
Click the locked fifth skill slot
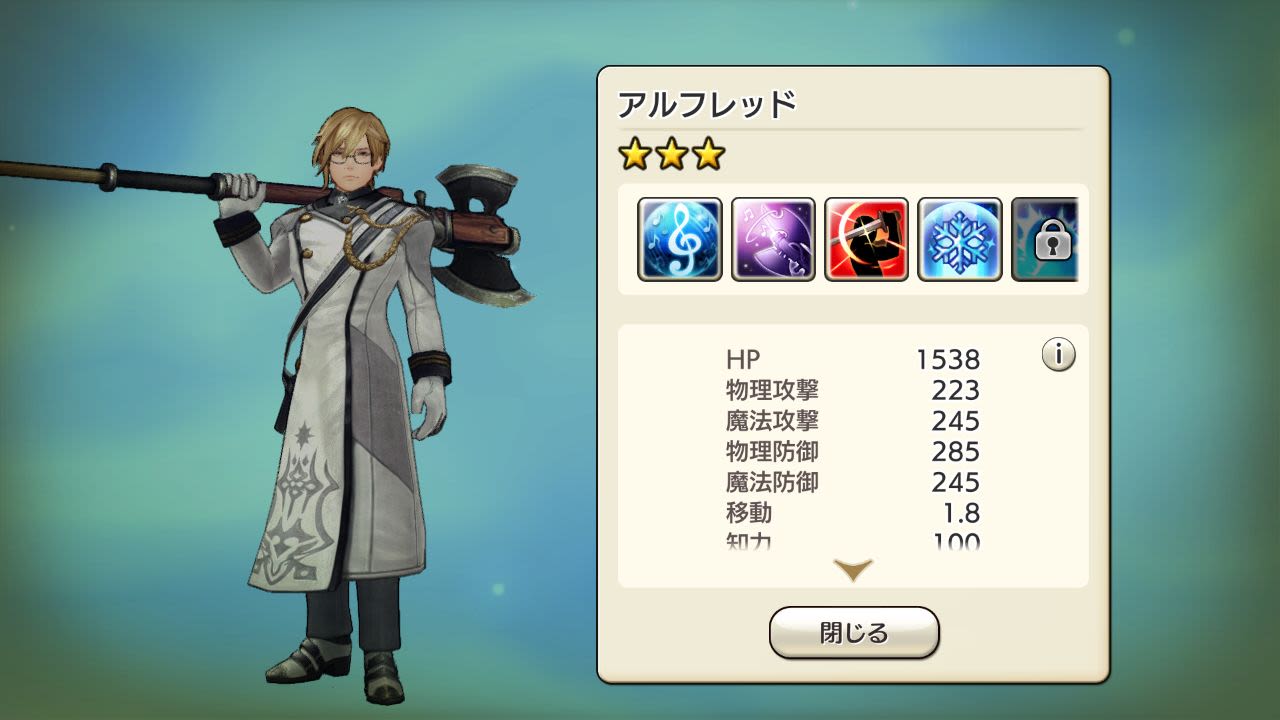[x=1047, y=240]
